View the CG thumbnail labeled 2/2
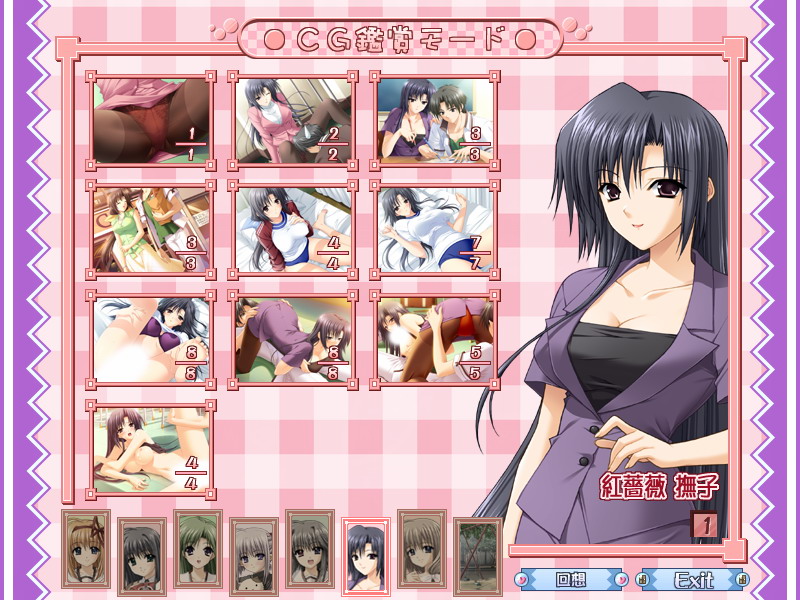 pyautogui.click(x=293, y=120)
